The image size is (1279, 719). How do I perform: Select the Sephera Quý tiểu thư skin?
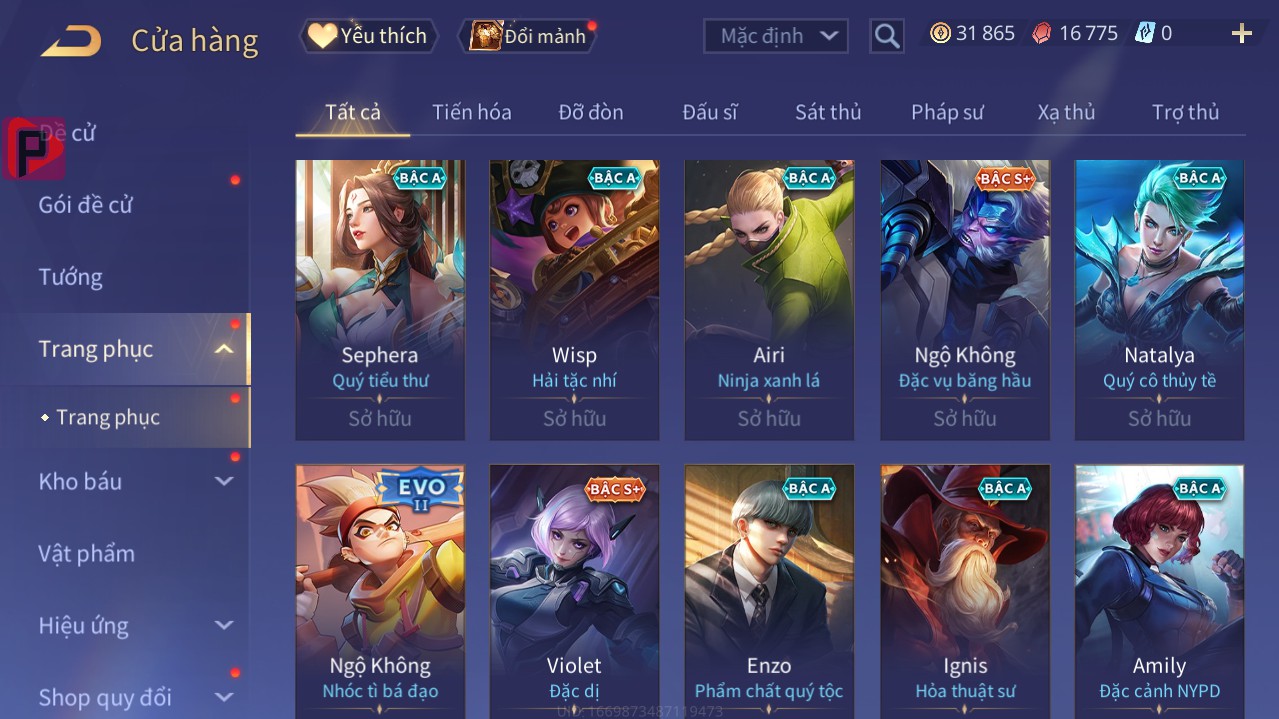pyautogui.click(x=380, y=298)
